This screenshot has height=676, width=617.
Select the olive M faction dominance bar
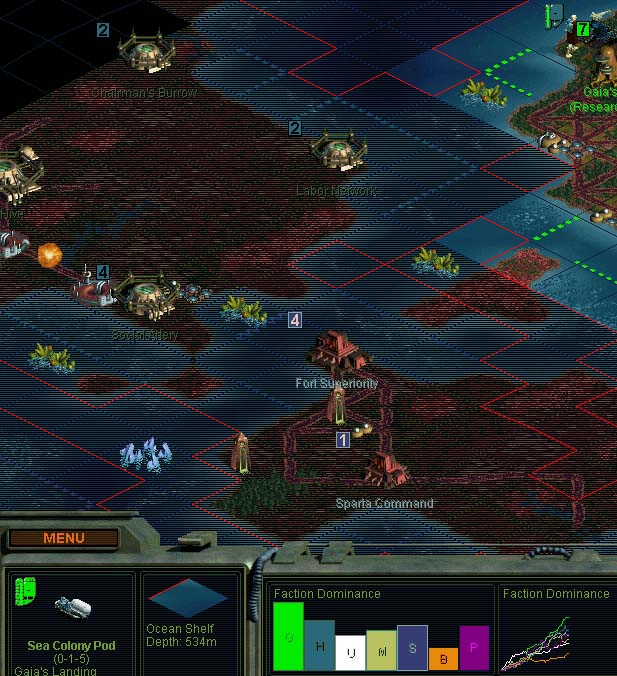(x=381, y=650)
